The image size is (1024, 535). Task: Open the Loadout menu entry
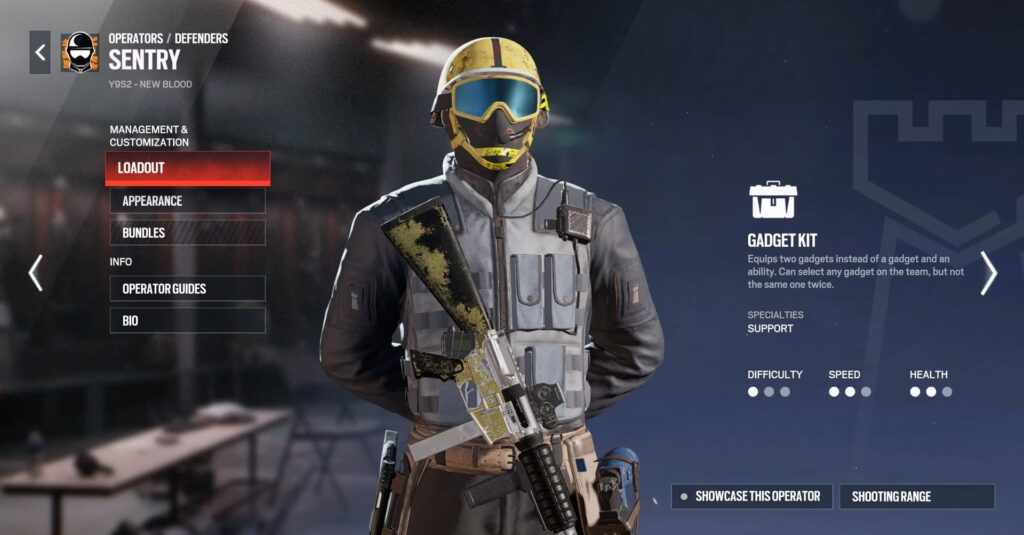(x=187, y=168)
